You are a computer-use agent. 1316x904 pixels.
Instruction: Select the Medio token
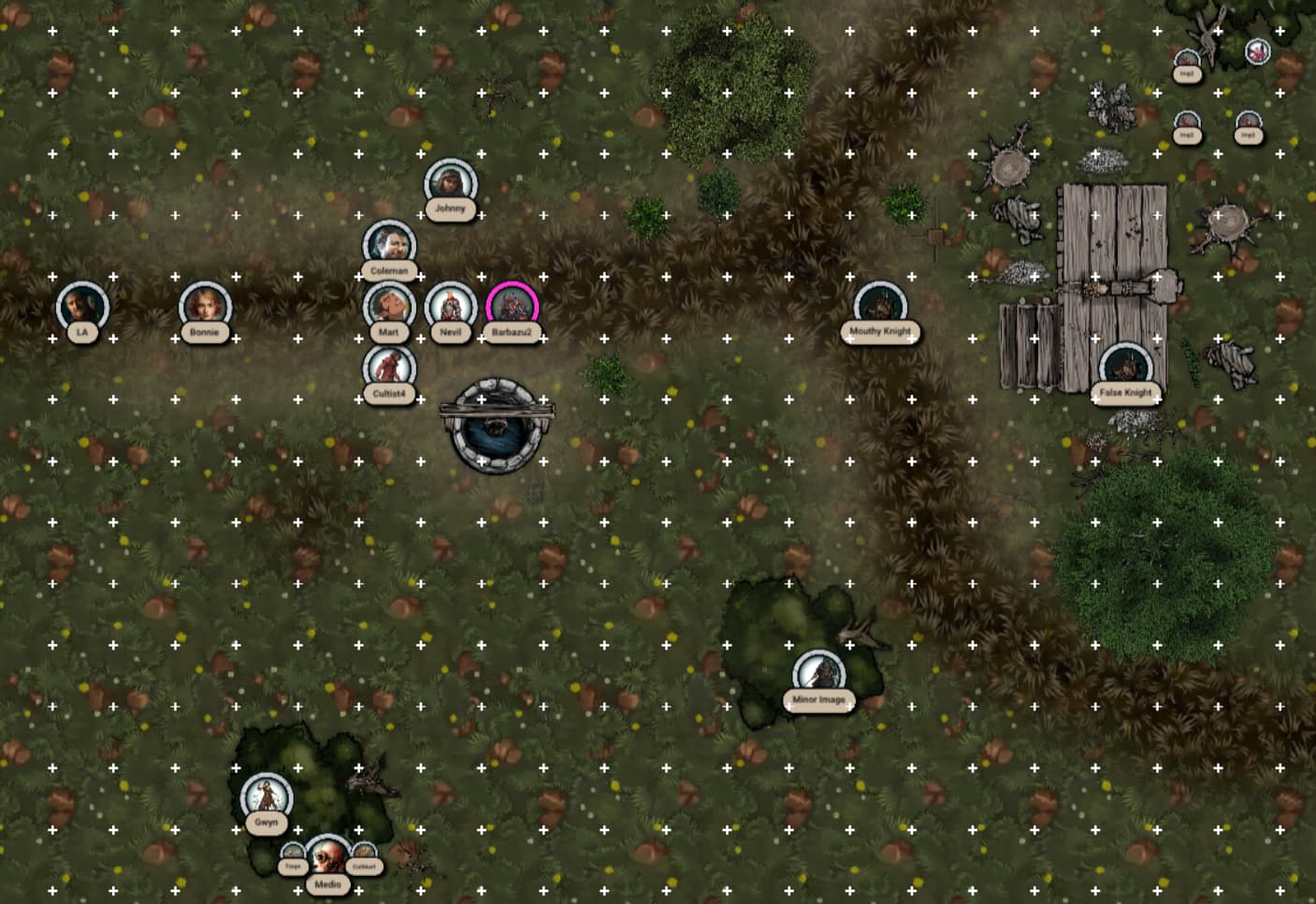[x=327, y=858]
